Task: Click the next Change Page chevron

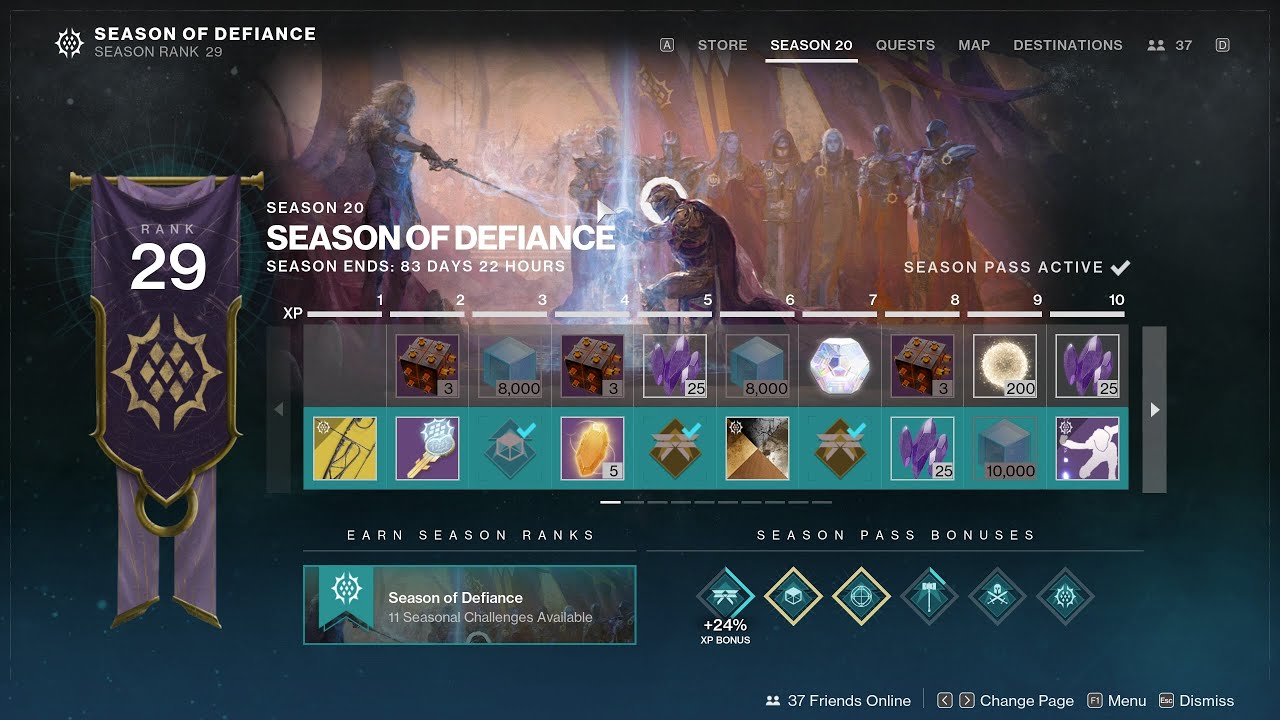Action: (x=966, y=700)
